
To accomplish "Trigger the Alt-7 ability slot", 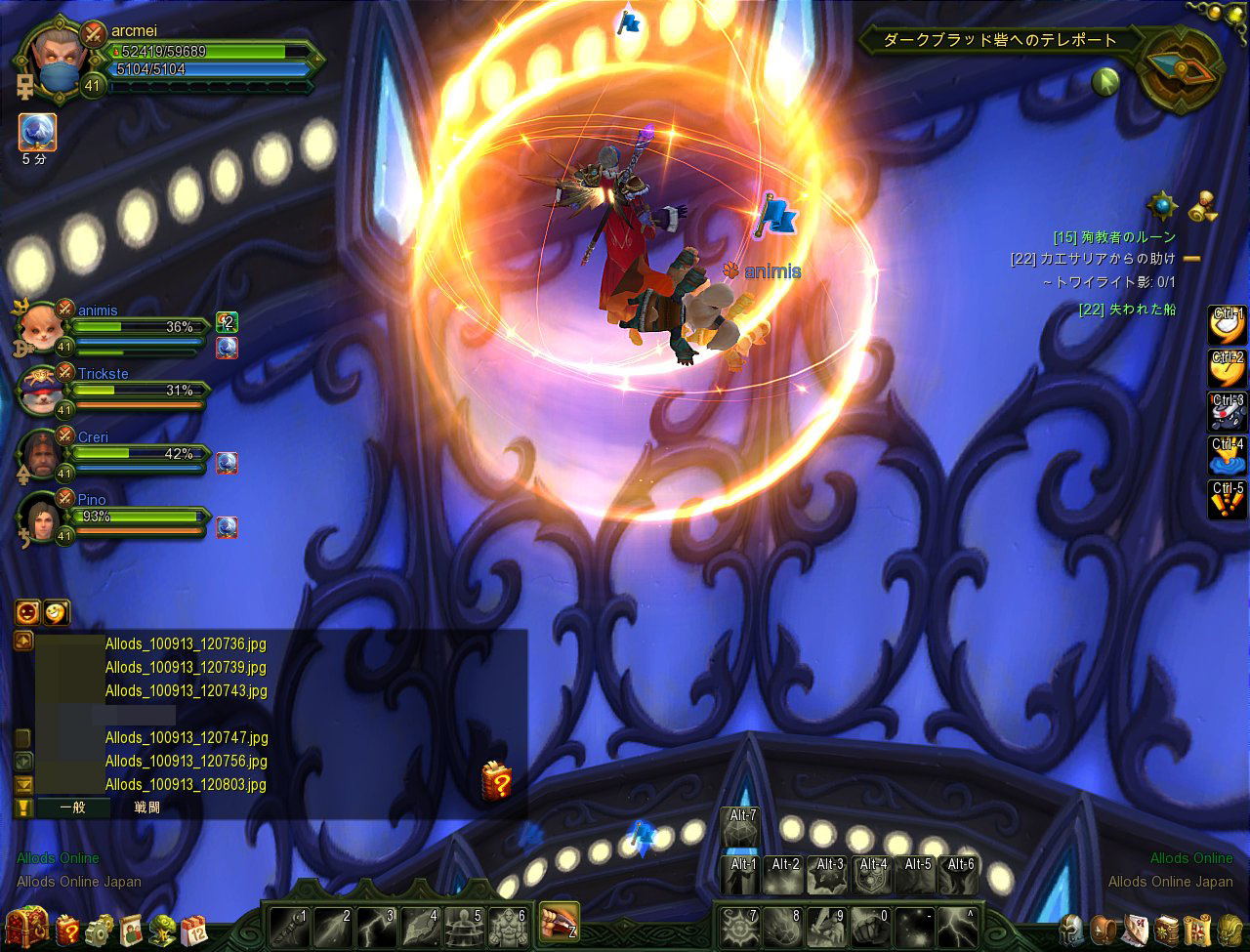I will click(739, 828).
